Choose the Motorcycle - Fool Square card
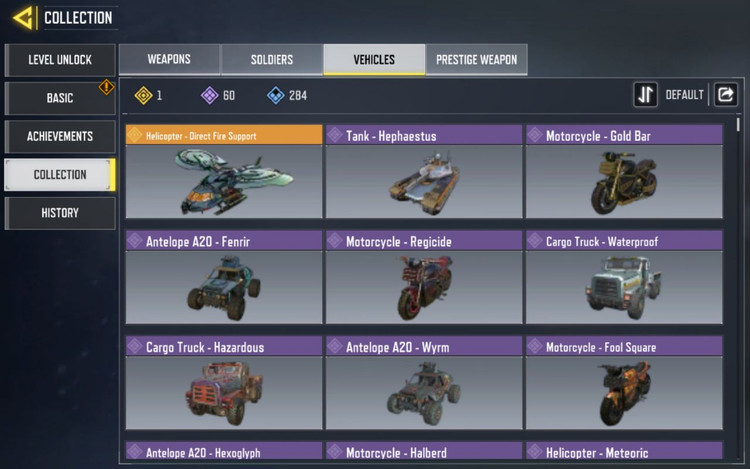This screenshot has height=469, width=750. pyautogui.click(x=624, y=383)
